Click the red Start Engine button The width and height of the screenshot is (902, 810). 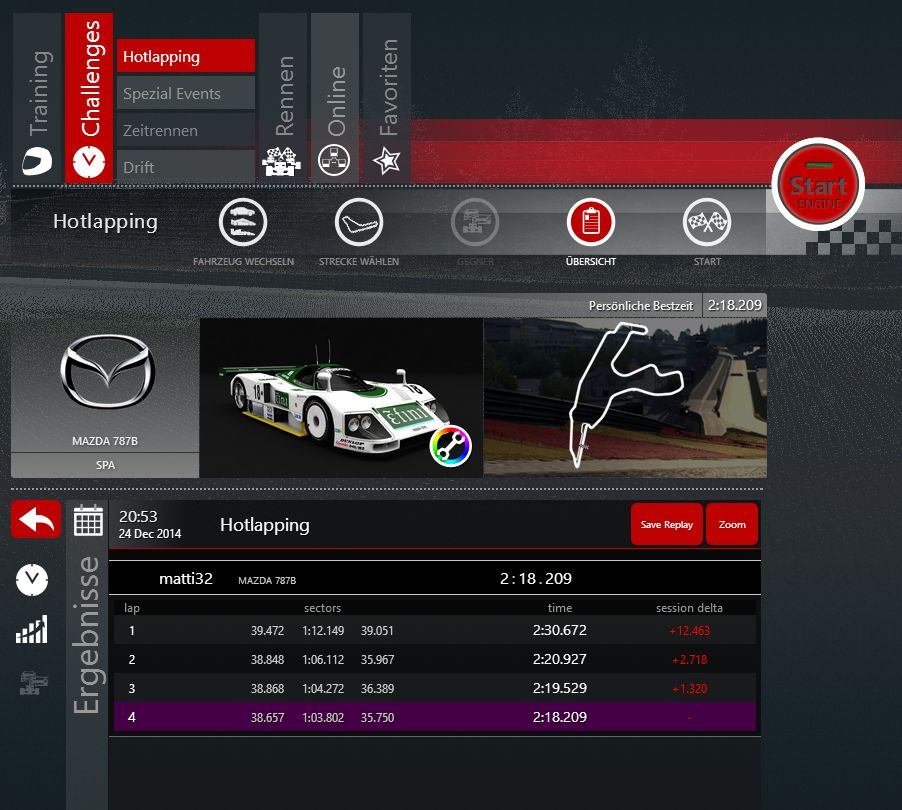[818, 187]
